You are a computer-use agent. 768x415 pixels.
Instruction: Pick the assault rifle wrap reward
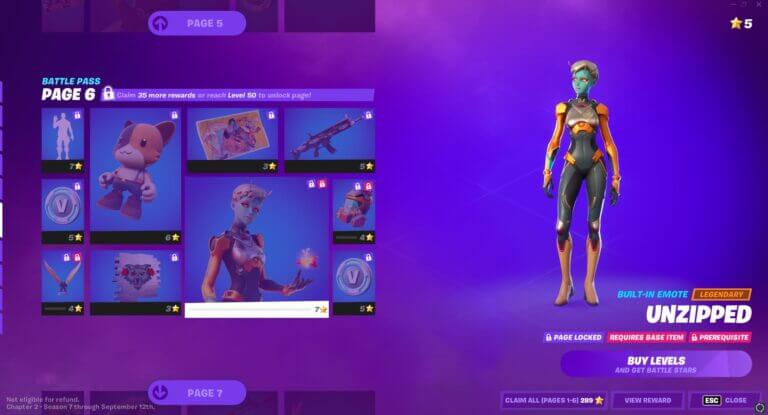click(329, 139)
